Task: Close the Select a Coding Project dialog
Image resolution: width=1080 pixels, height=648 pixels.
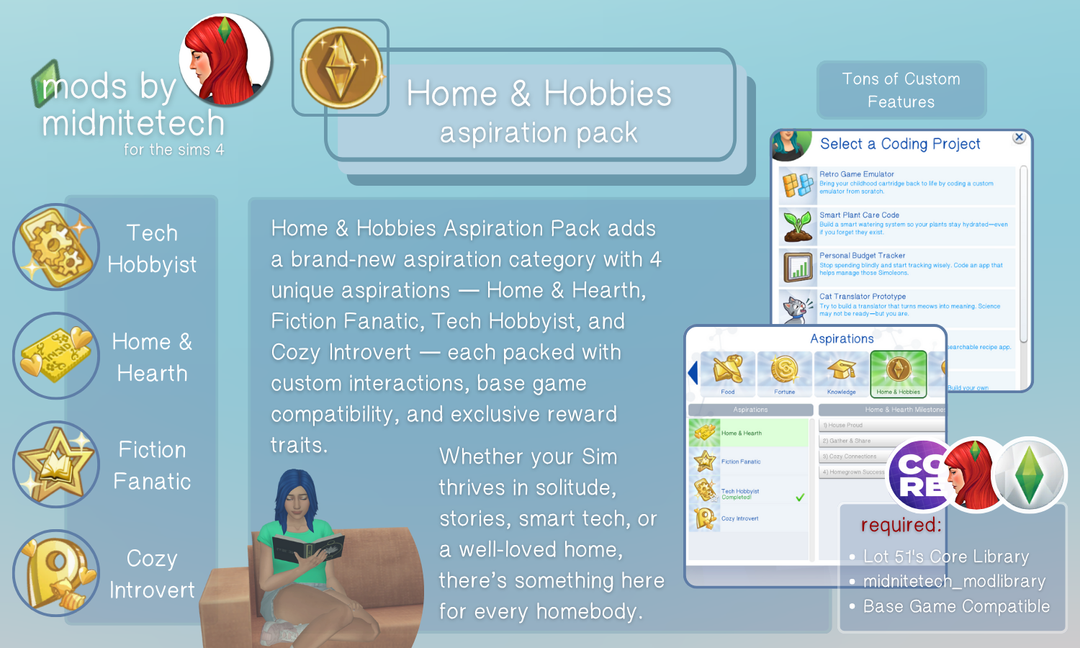Action: [1019, 138]
